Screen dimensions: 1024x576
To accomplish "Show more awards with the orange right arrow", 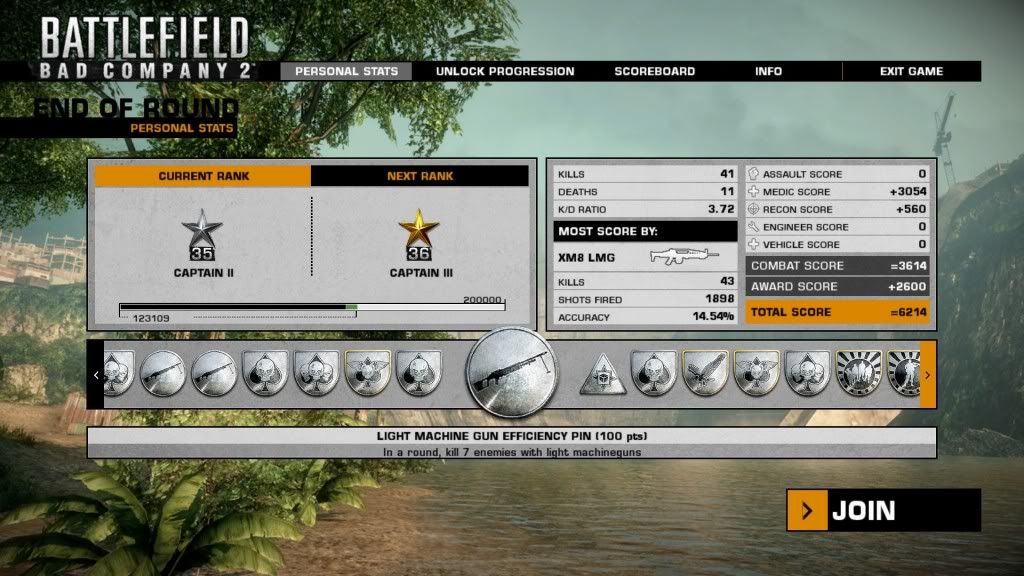I will tap(927, 375).
